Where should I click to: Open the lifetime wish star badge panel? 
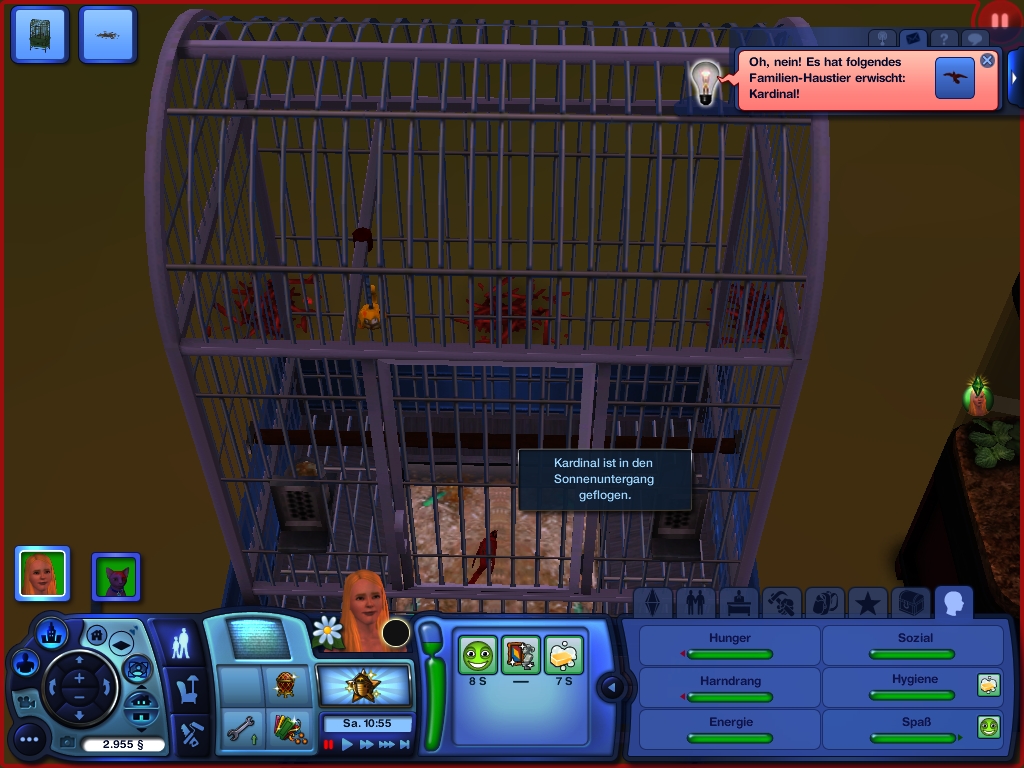363,686
